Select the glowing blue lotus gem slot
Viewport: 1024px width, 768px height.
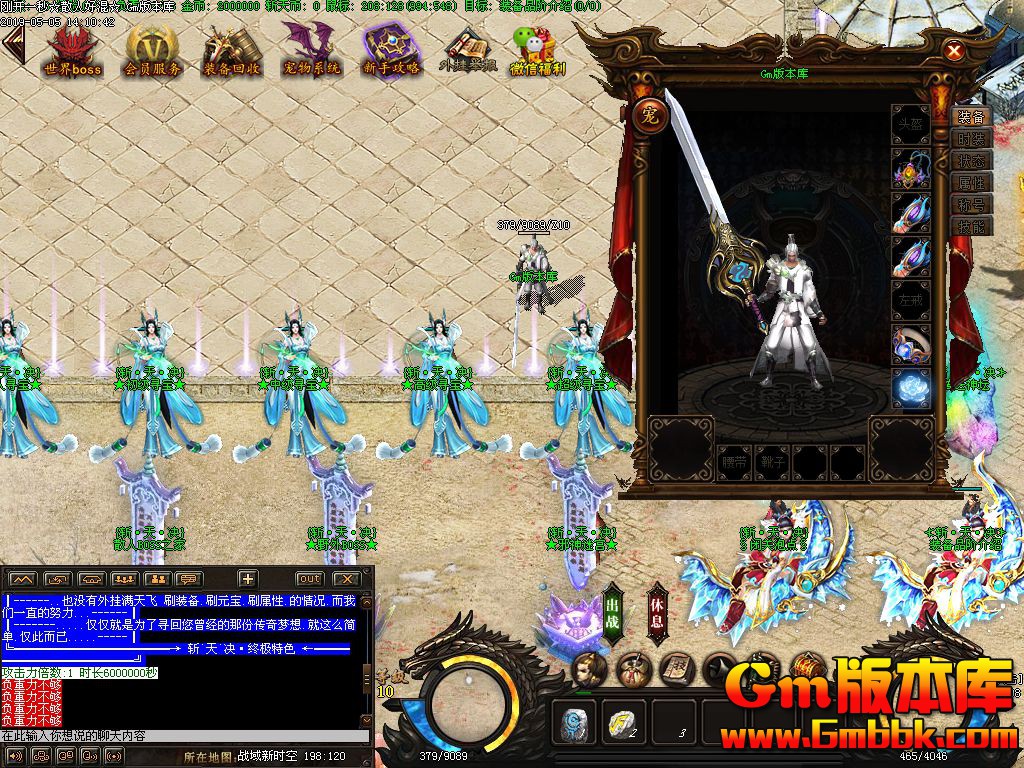(910, 389)
